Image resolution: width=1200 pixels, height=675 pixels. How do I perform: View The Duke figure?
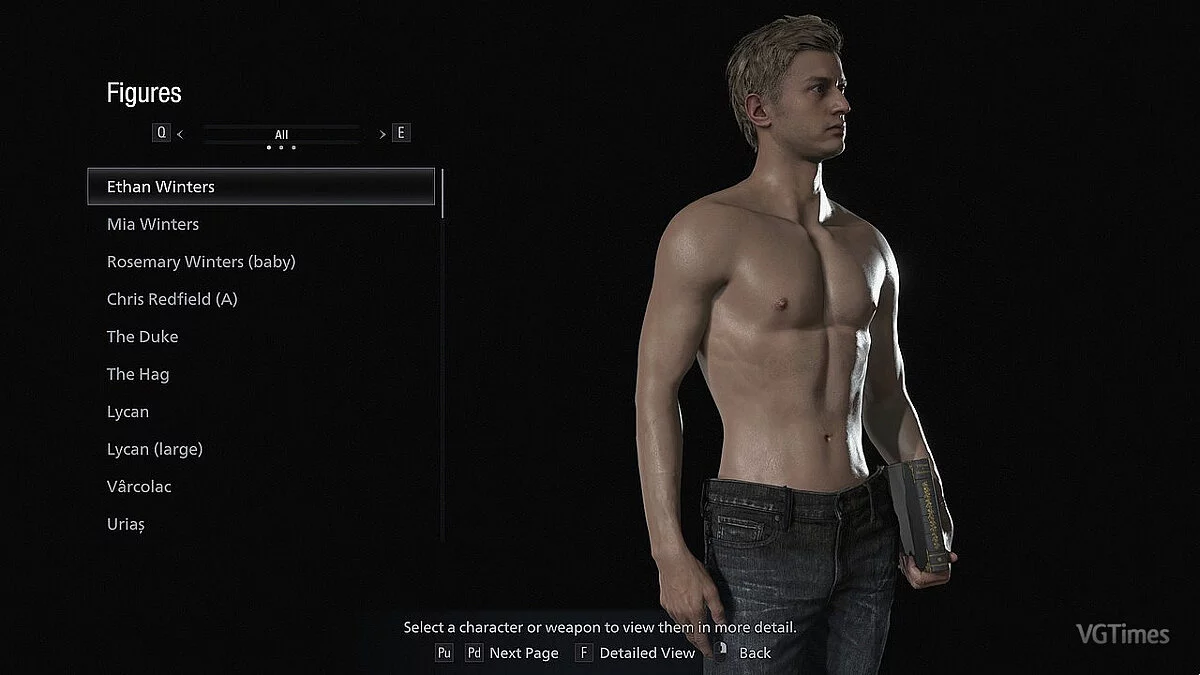[x=142, y=337]
